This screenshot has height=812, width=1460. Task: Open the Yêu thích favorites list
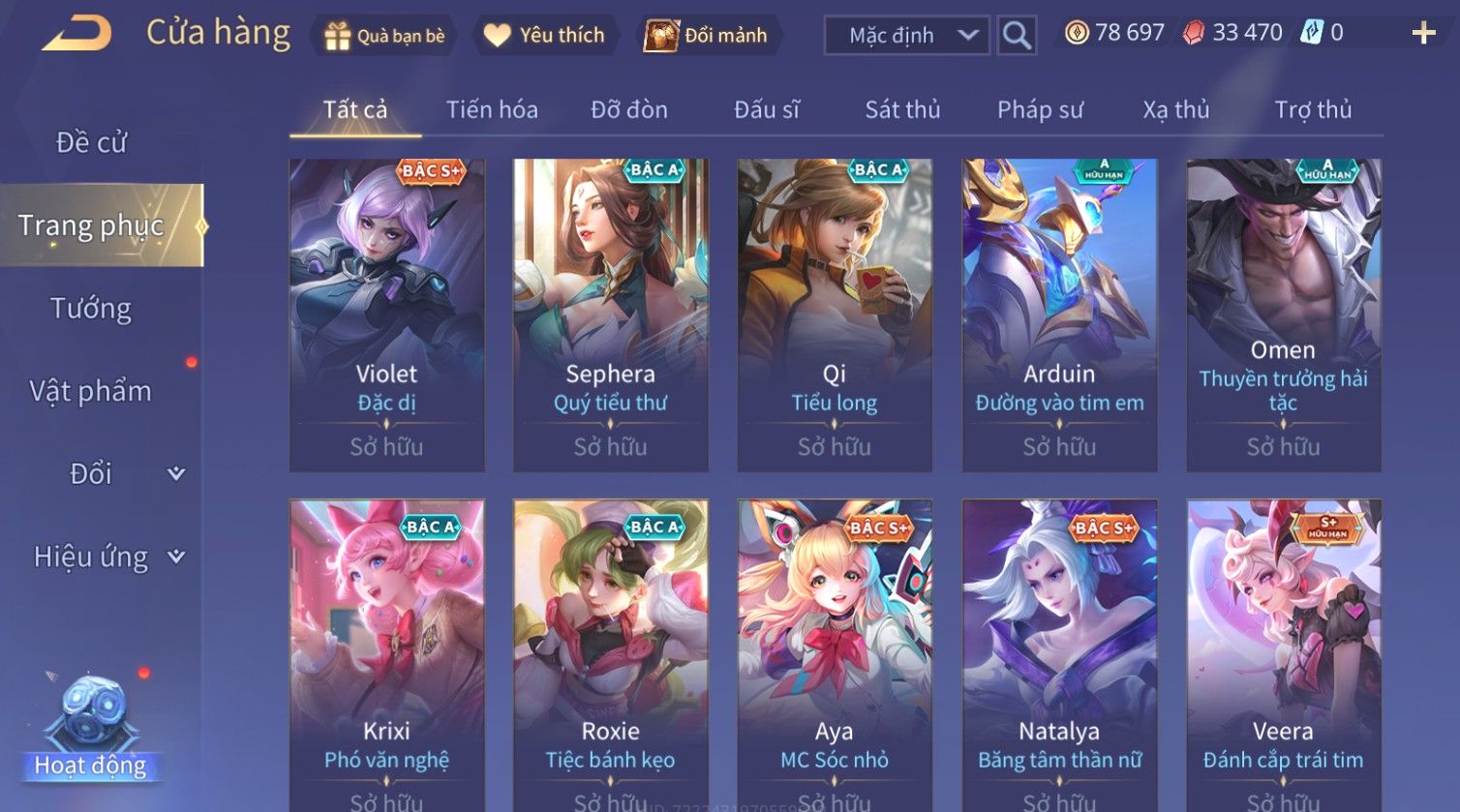pyautogui.click(x=544, y=36)
